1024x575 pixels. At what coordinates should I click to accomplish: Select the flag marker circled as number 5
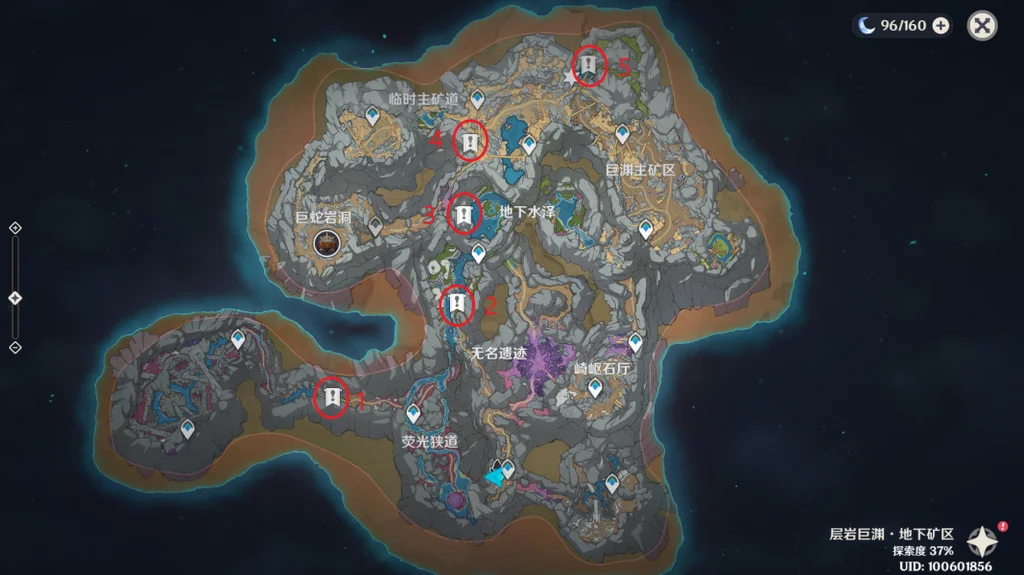590,66
